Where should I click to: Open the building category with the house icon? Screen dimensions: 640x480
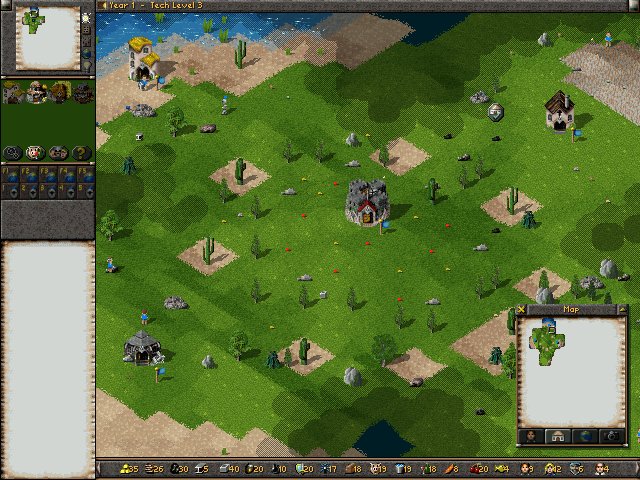tap(13, 93)
